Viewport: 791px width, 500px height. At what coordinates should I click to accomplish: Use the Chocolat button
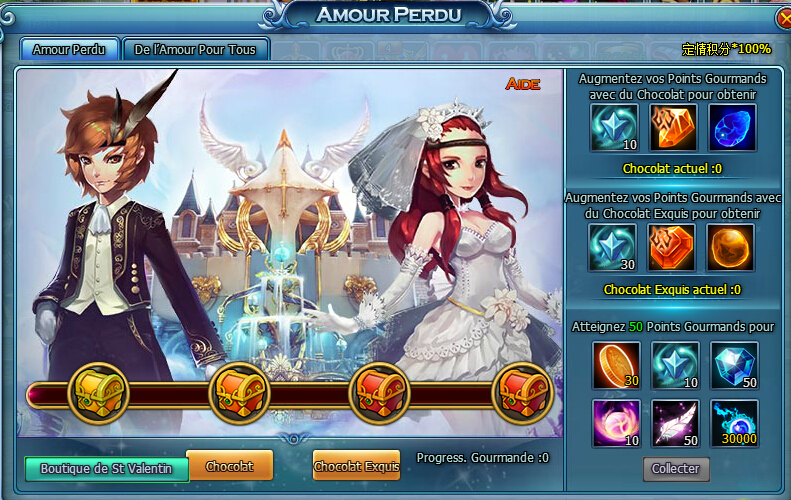pyautogui.click(x=229, y=466)
